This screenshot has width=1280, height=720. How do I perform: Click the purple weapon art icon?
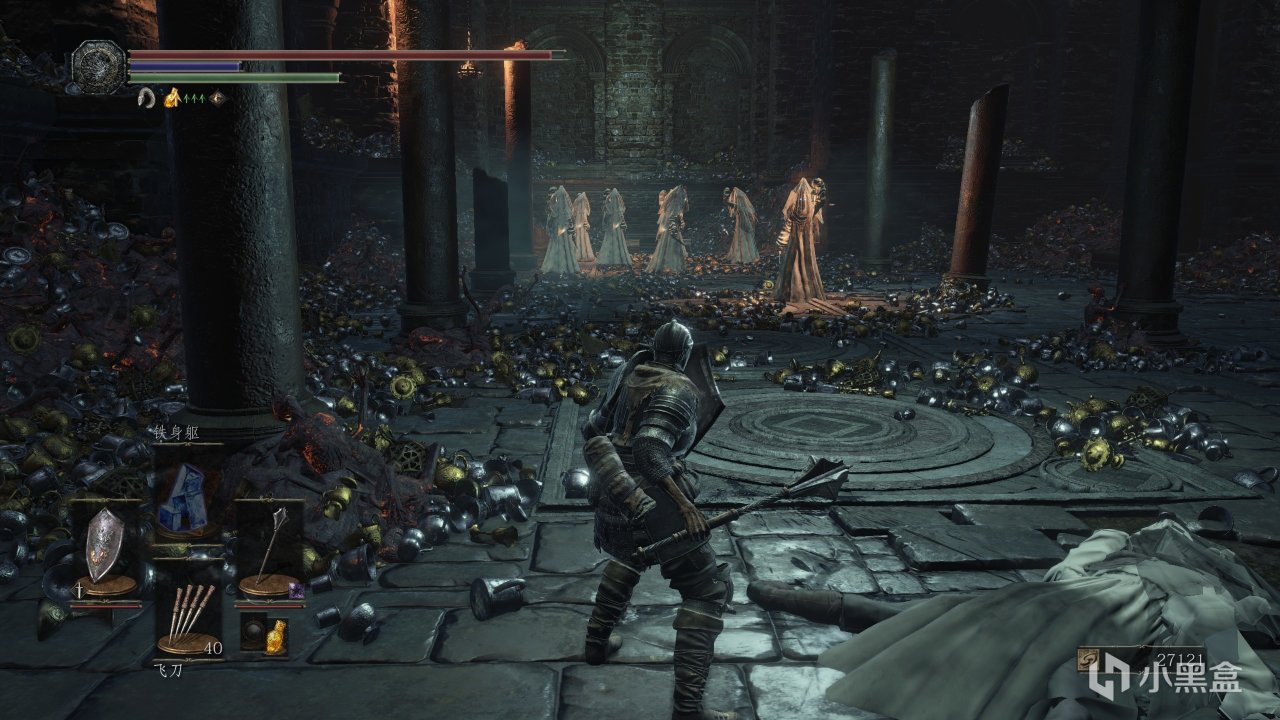[296, 592]
